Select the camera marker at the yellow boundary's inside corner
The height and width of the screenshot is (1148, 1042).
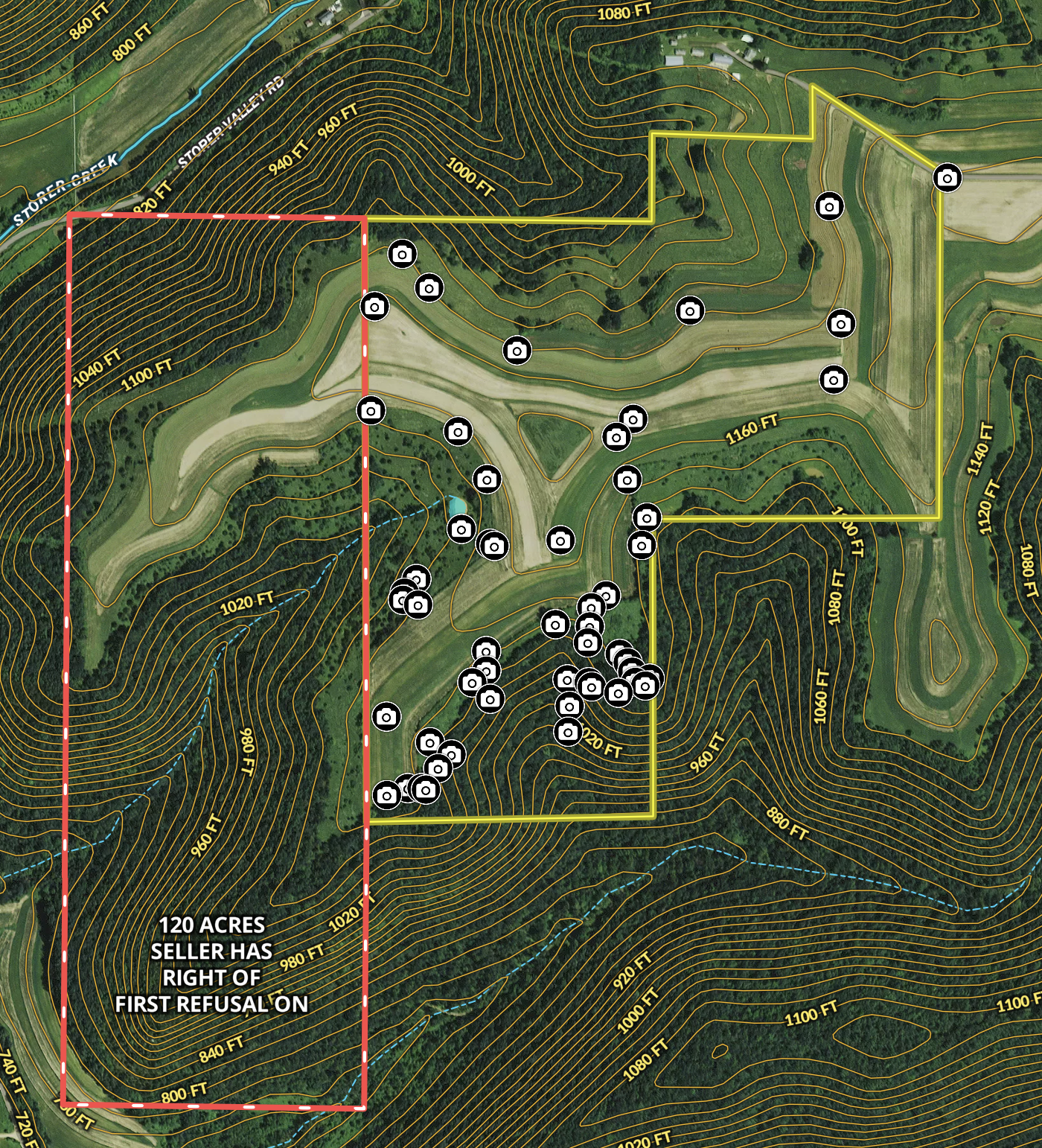coord(646,517)
